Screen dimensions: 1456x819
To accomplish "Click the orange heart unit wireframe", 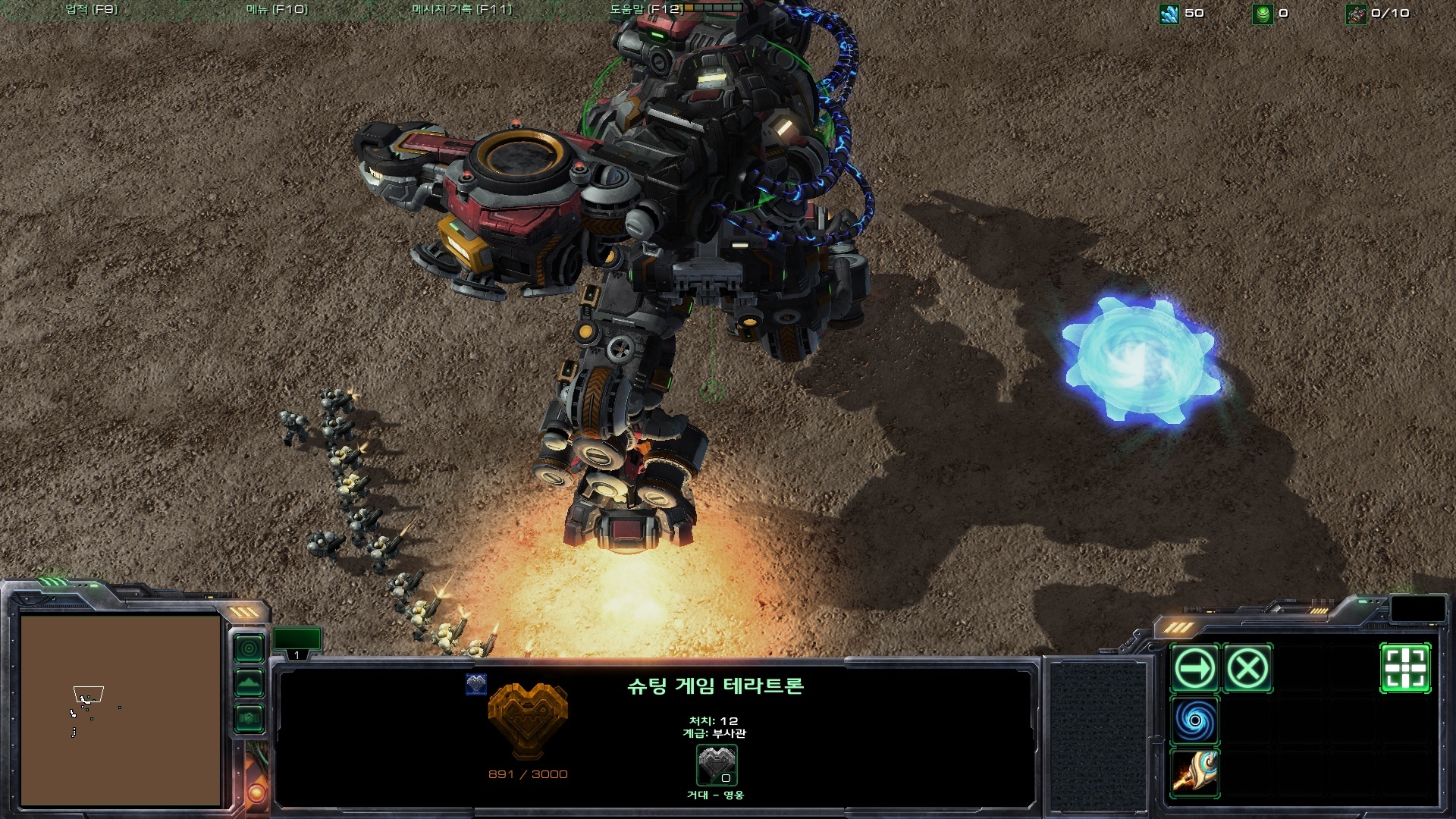I will coord(528,719).
